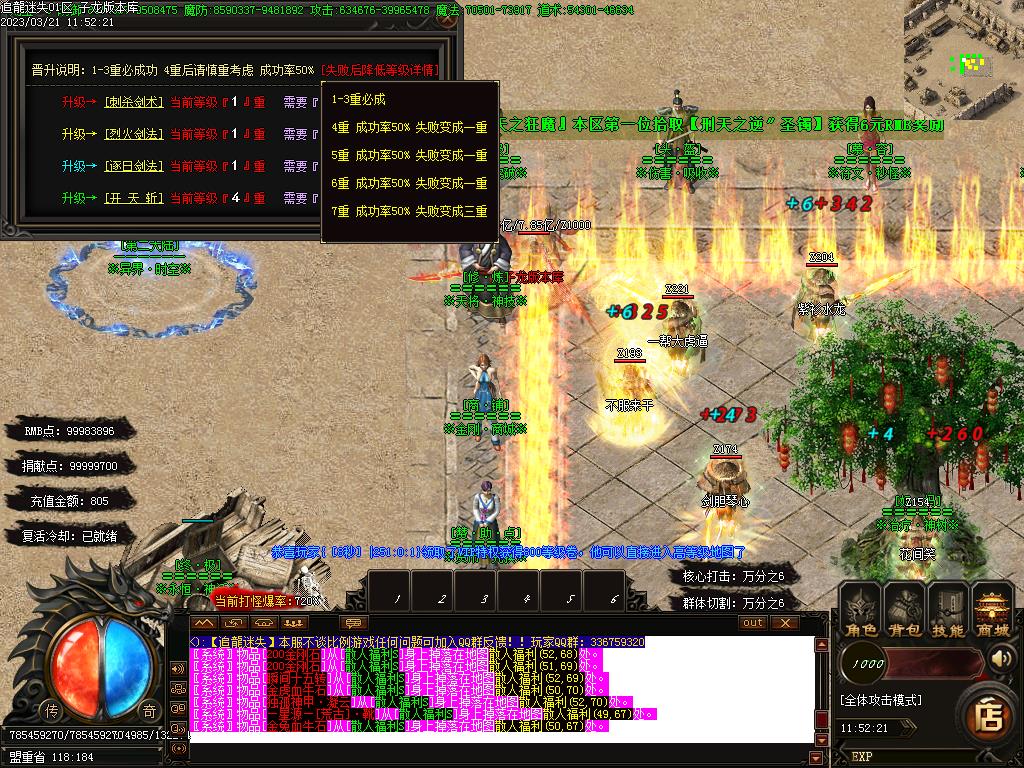Close the chat window with X
Screen dimensions: 1024x768
tap(785, 622)
